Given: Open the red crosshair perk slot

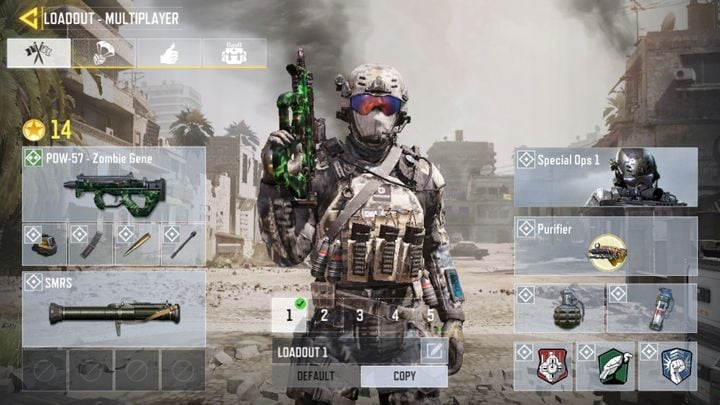Looking at the screenshot, I should 543,367.
